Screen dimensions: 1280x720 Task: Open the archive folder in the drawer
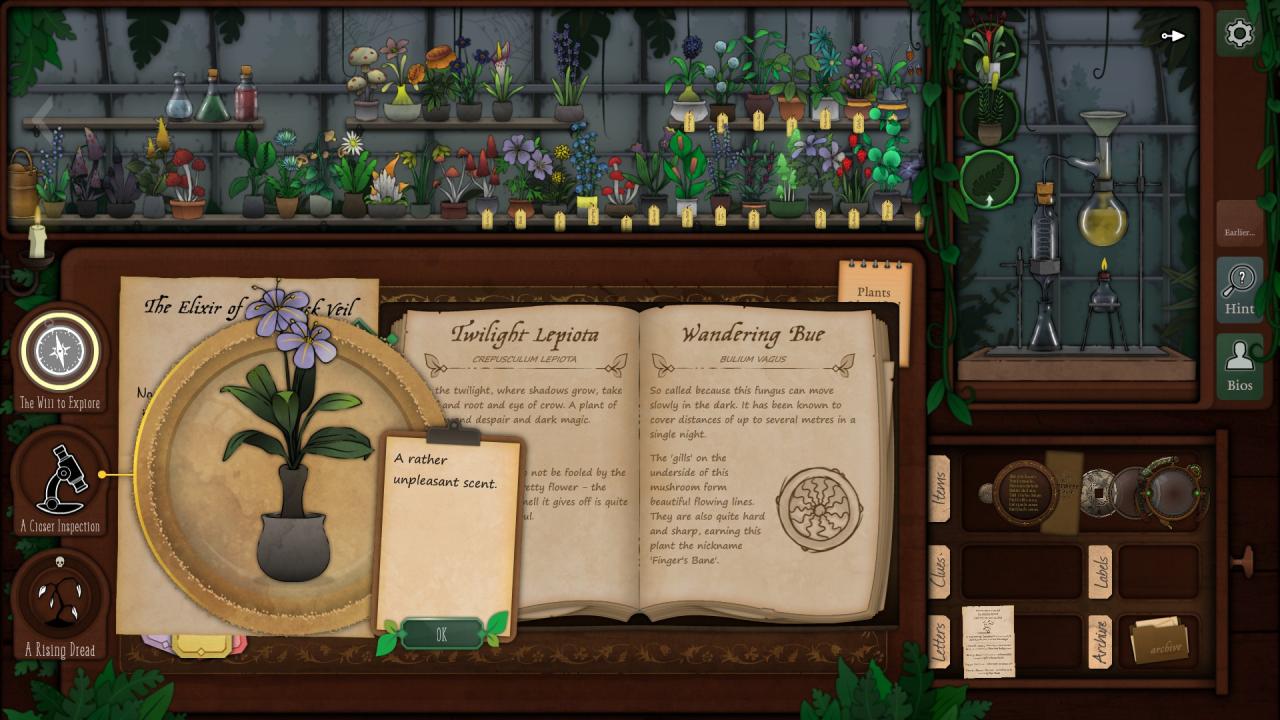(x=1159, y=642)
